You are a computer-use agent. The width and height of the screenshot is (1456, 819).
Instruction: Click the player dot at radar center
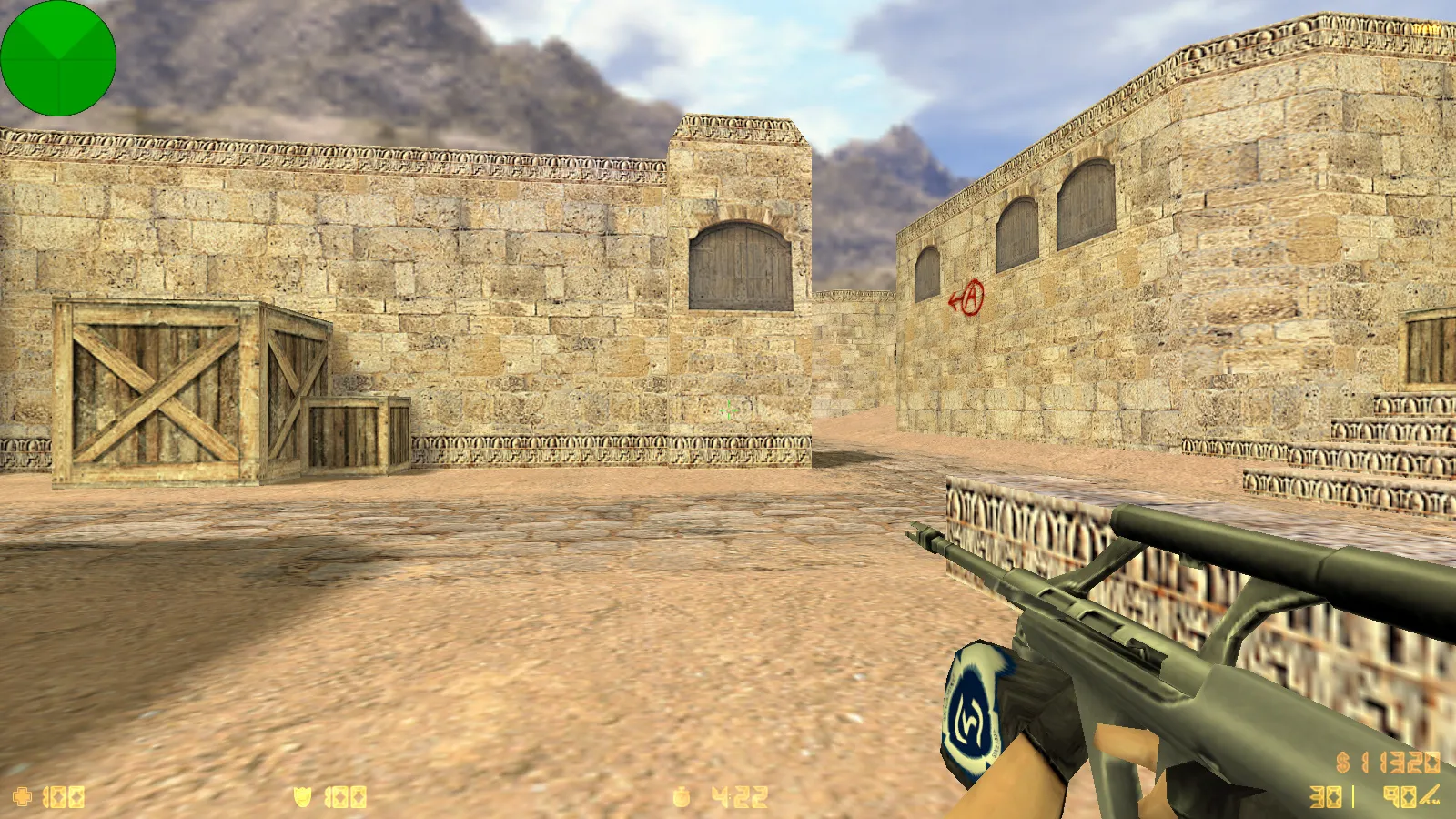[57, 57]
